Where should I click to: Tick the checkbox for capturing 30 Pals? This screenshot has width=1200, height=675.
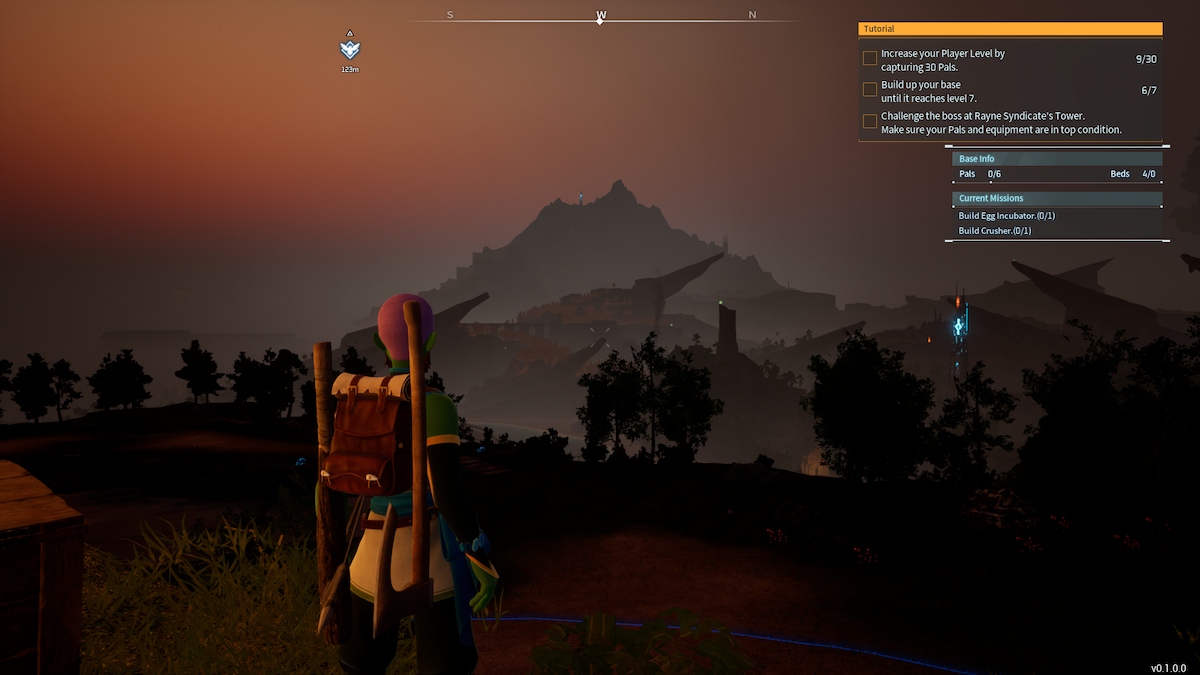click(870, 58)
